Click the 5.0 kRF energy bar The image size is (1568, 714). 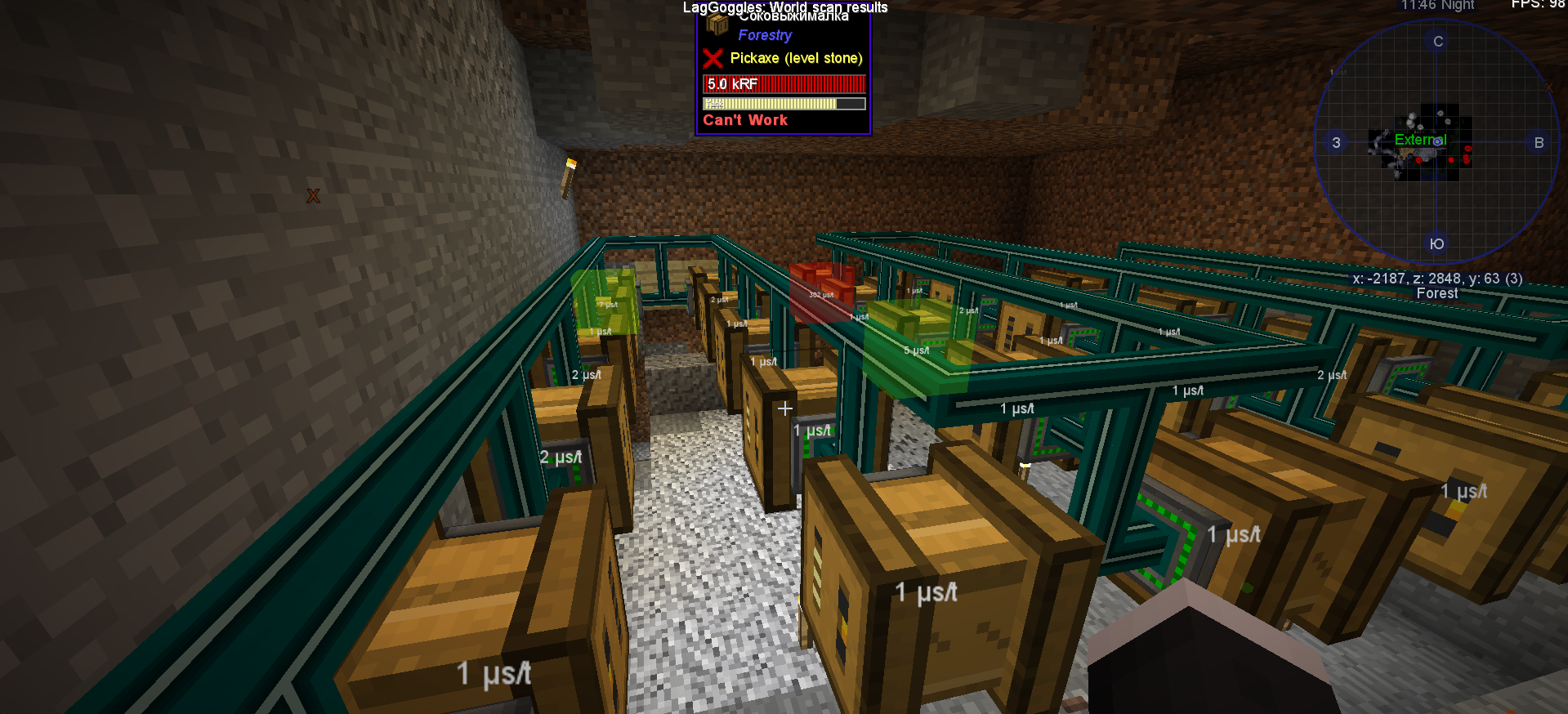[783, 83]
